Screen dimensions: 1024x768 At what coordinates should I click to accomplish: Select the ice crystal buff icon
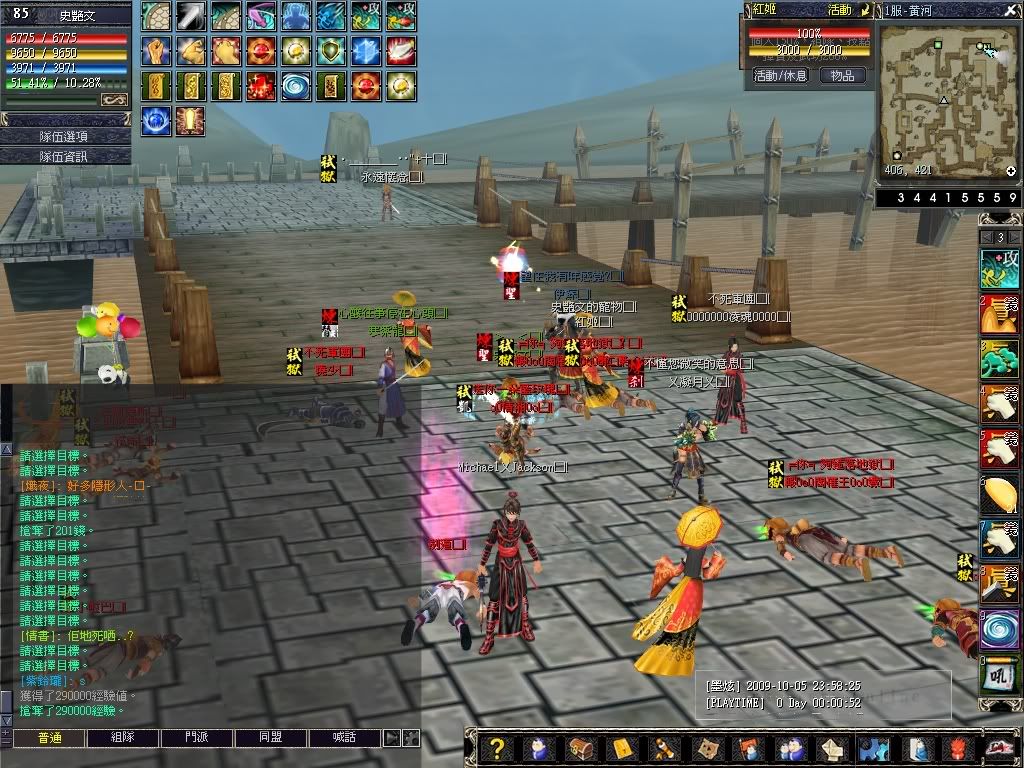click(x=366, y=50)
